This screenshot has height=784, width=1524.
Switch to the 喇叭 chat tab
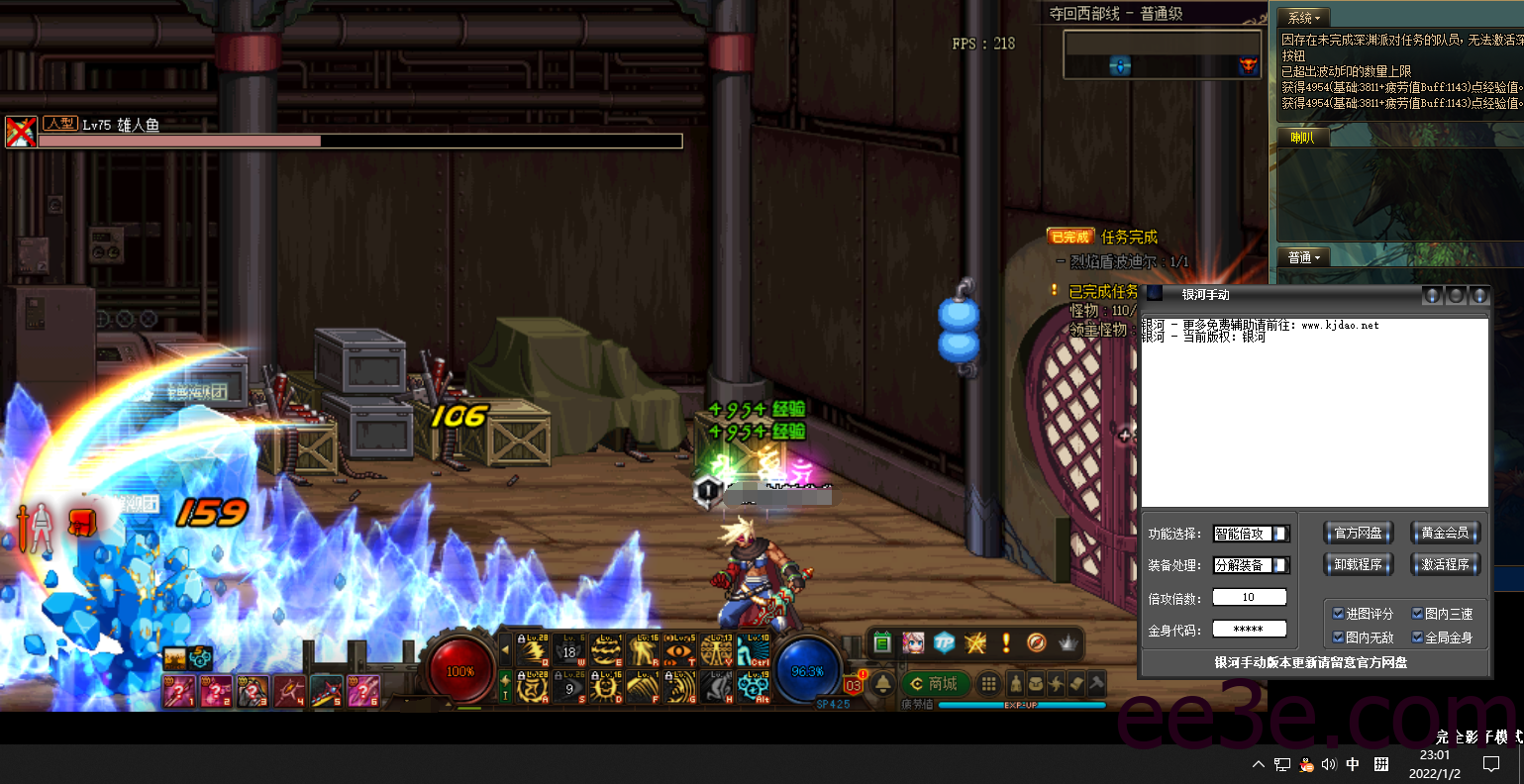click(1302, 138)
